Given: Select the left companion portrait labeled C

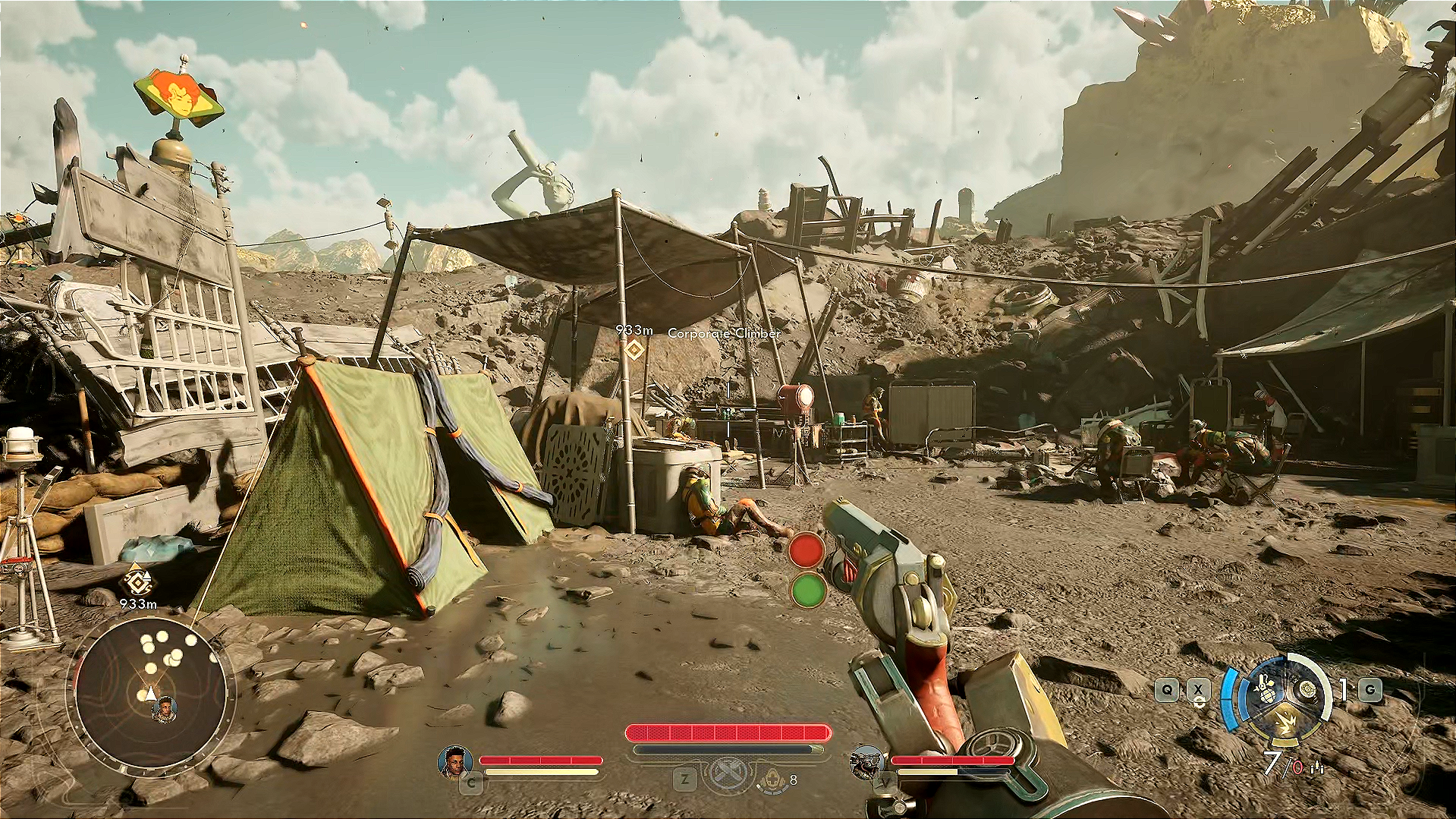Looking at the screenshot, I should (454, 763).
